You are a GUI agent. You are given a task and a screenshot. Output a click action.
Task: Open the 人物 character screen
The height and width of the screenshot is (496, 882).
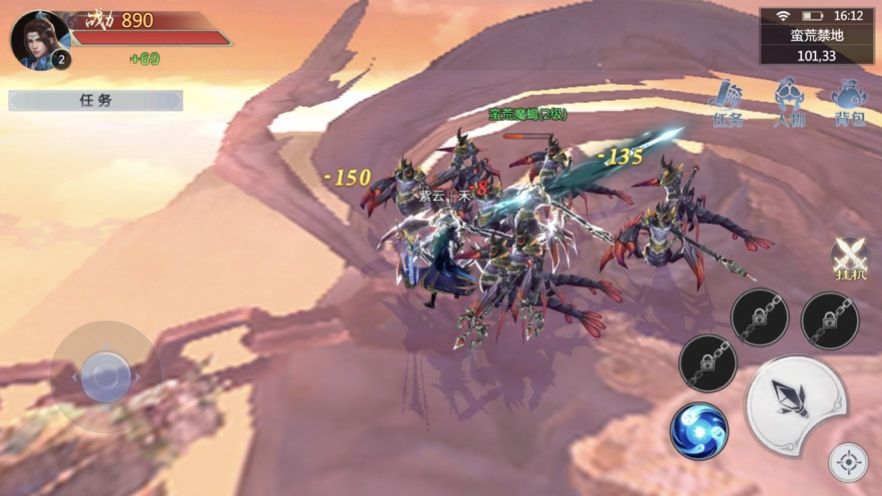[x=789, y=104]
